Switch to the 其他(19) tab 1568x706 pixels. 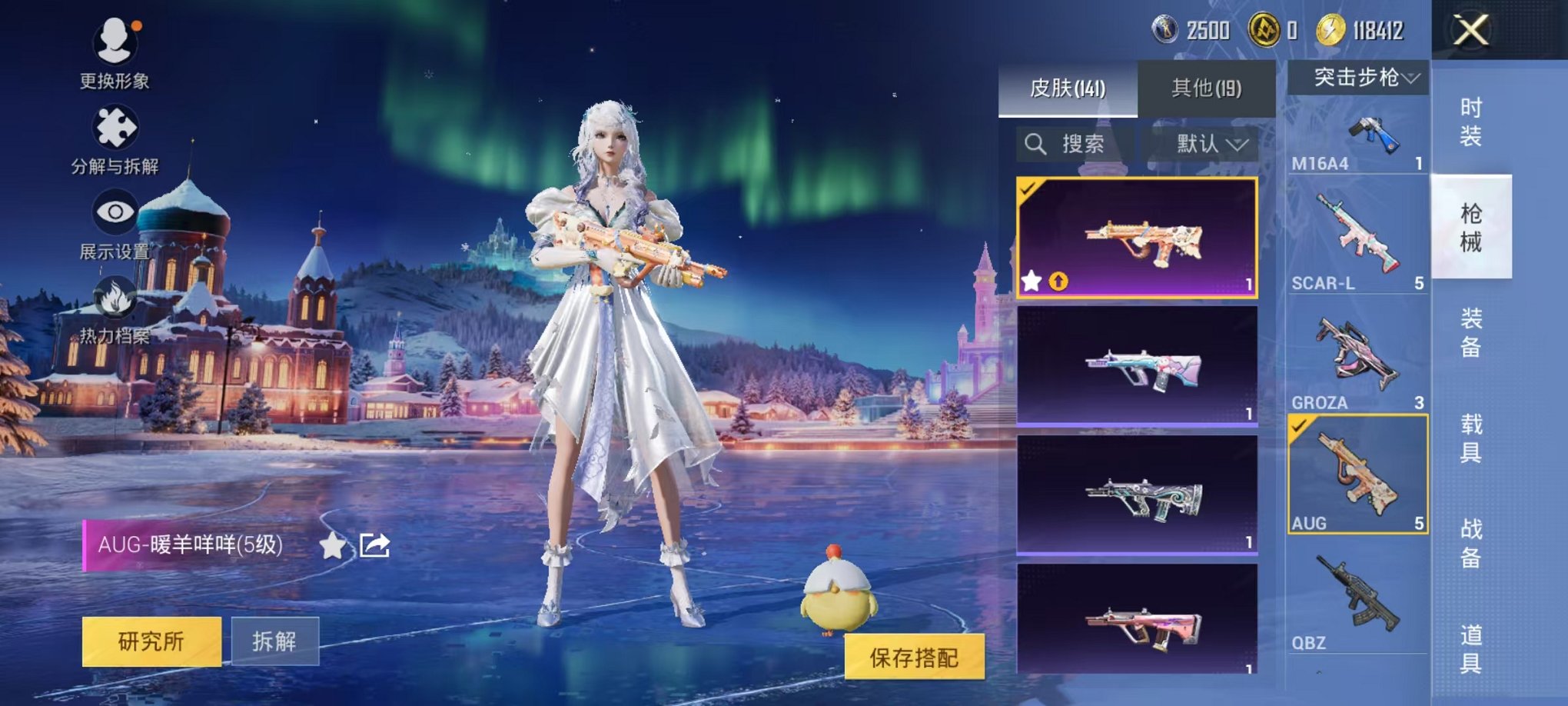(x=1208, y=87)
